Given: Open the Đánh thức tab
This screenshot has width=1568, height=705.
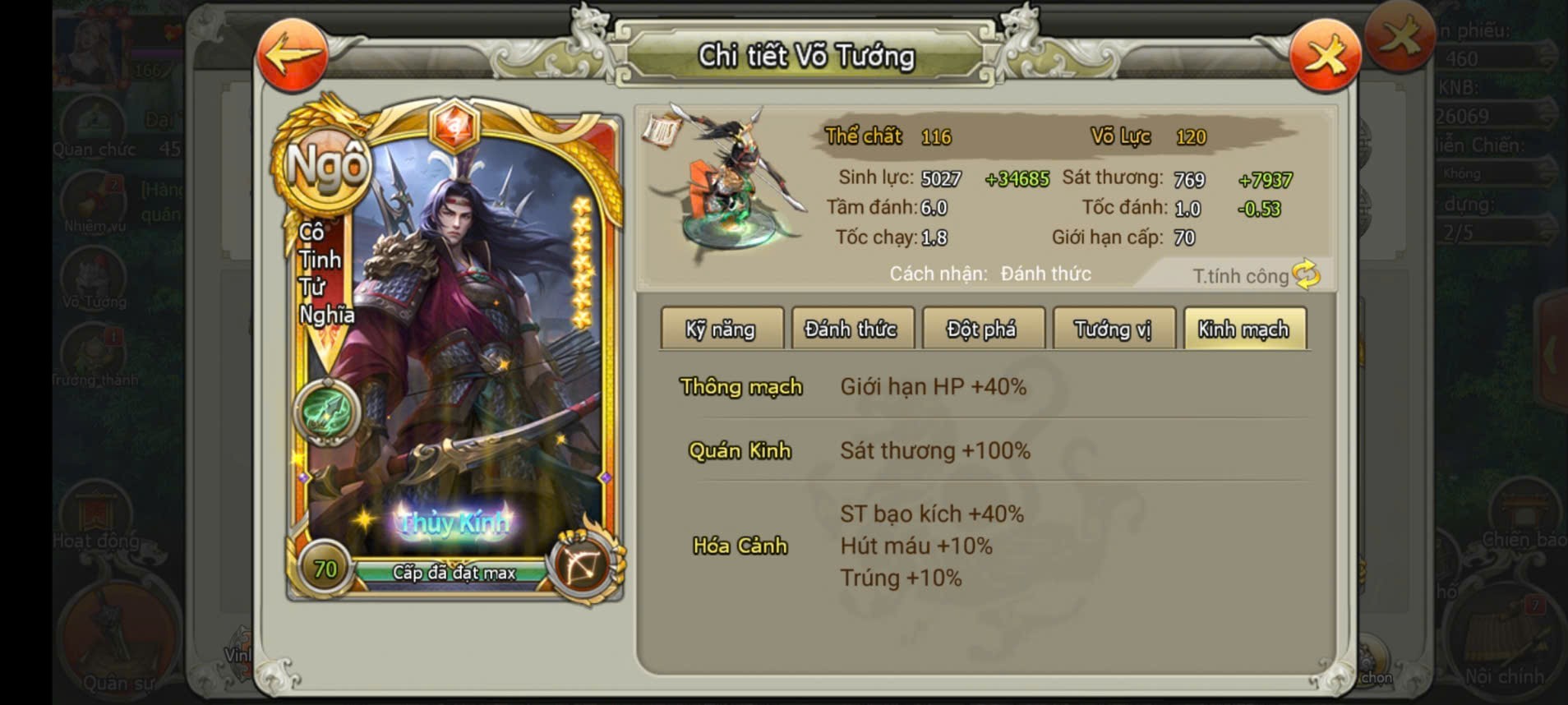Looking at the screenshot, I should pyautogui.click(x=851, y=329).
